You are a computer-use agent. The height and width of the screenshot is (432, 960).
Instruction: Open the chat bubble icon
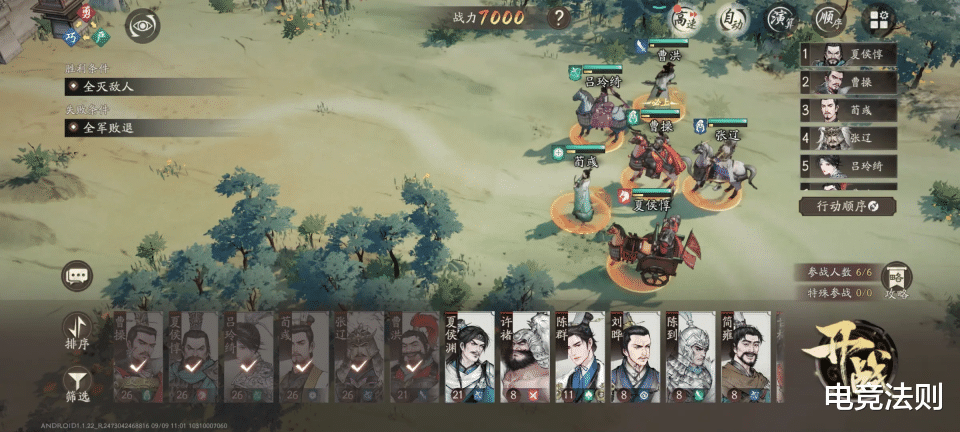coord(77,276)
